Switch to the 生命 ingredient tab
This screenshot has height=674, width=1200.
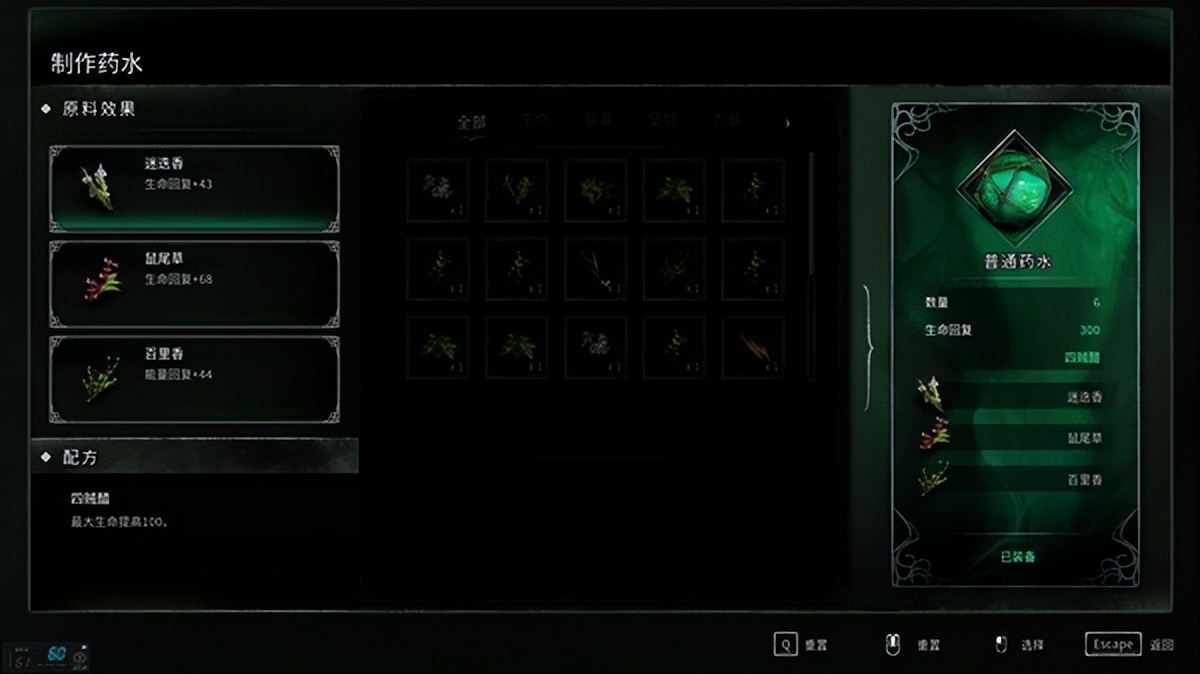point(534,121)
